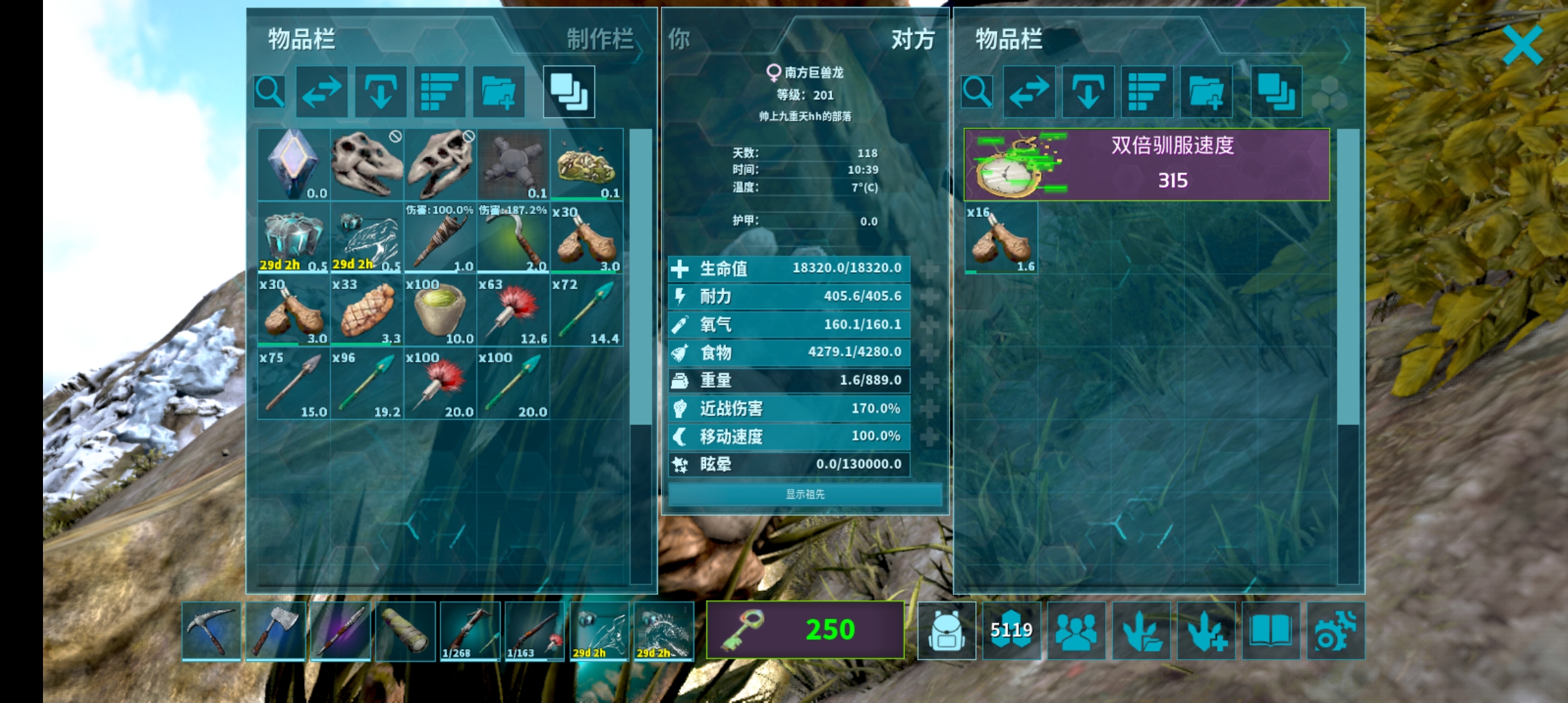
Task: Open the settings gear button
Action: 1335,630
